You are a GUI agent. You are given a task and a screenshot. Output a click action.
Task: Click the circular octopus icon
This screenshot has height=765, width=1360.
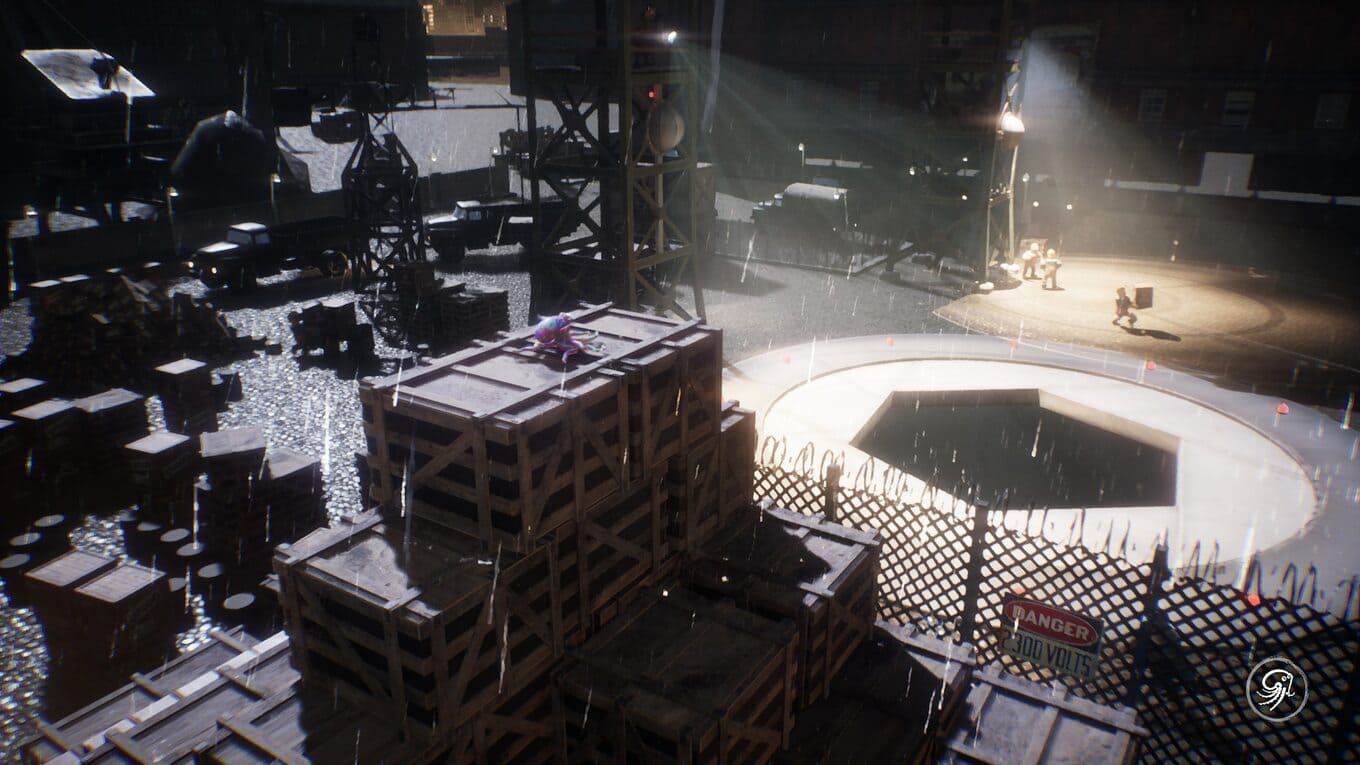1277,688
